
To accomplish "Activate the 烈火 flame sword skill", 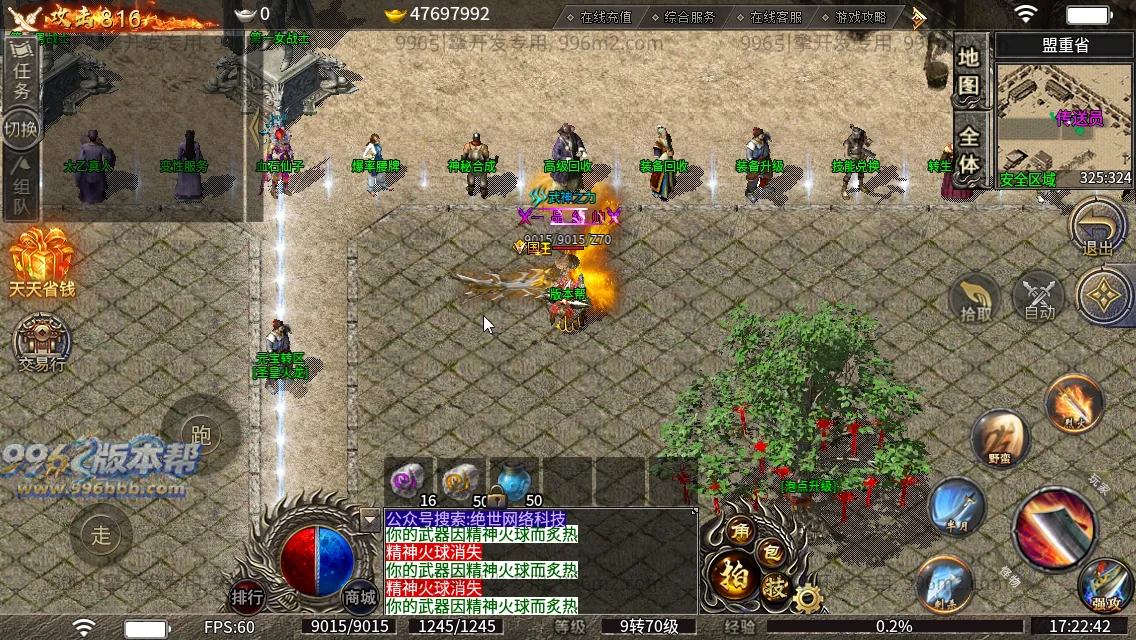I will click(1073, 403).
